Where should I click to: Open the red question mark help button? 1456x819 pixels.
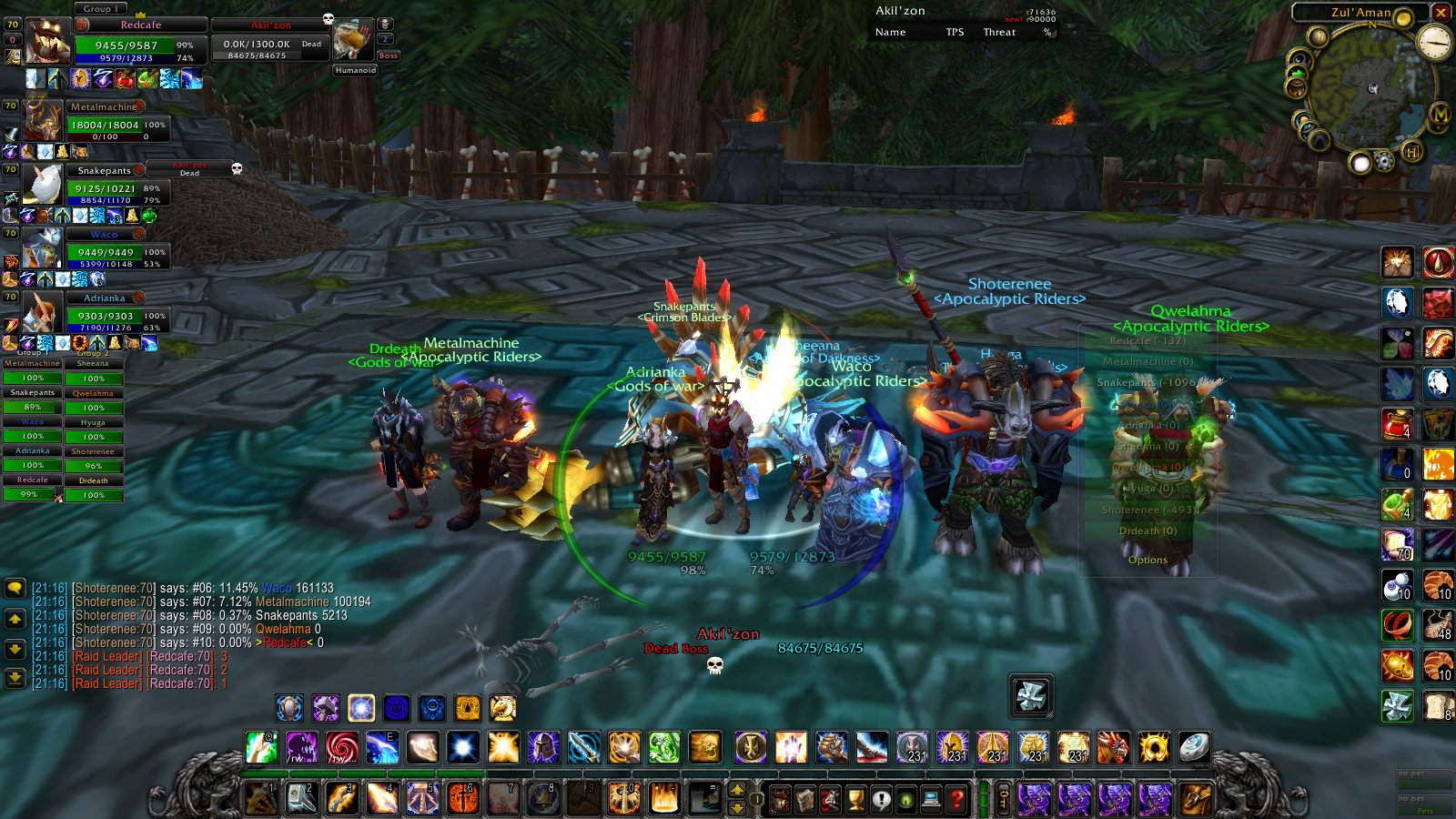[x=955, y=800]
